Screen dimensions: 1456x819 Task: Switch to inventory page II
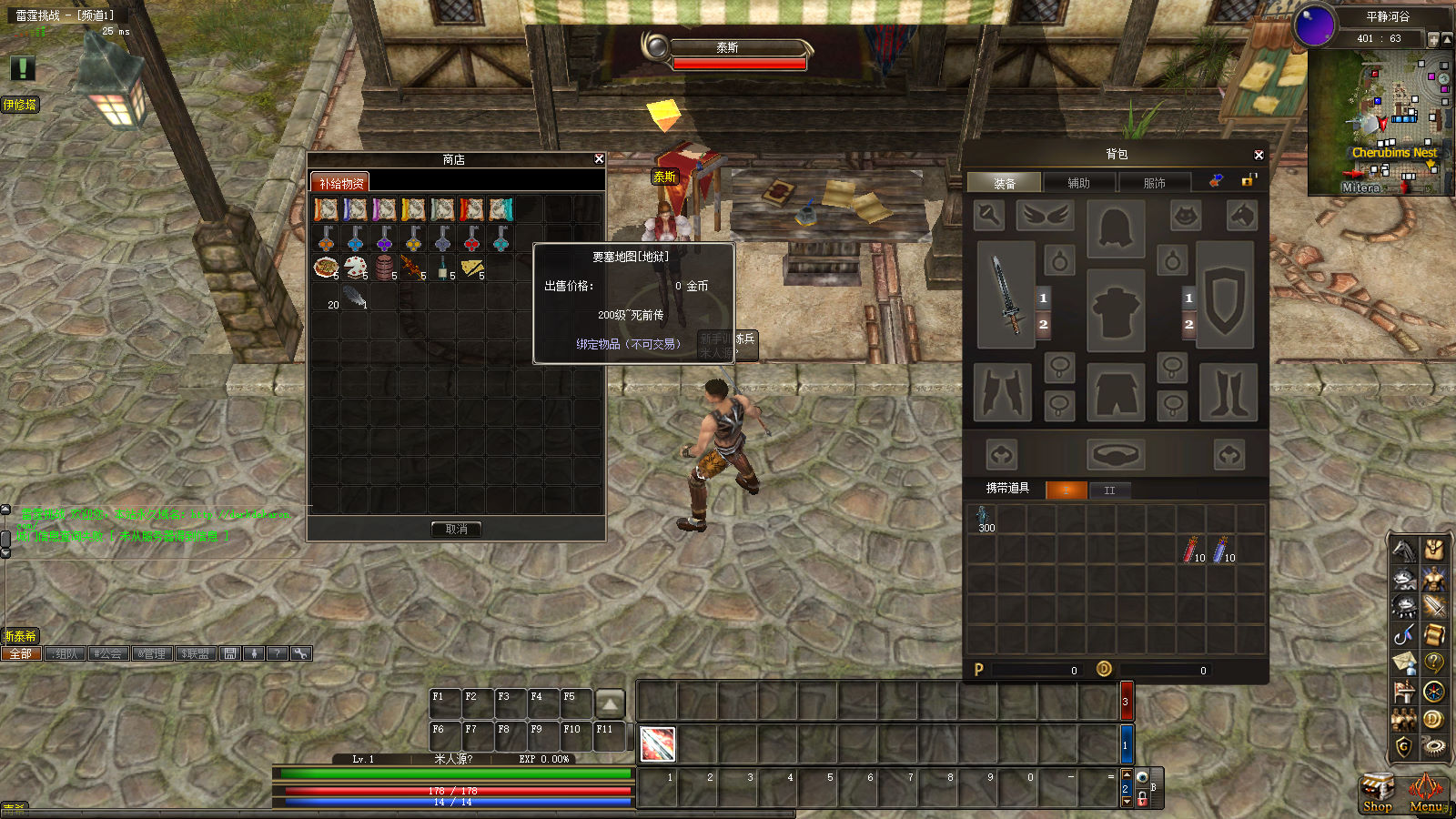coord(1109,490)
